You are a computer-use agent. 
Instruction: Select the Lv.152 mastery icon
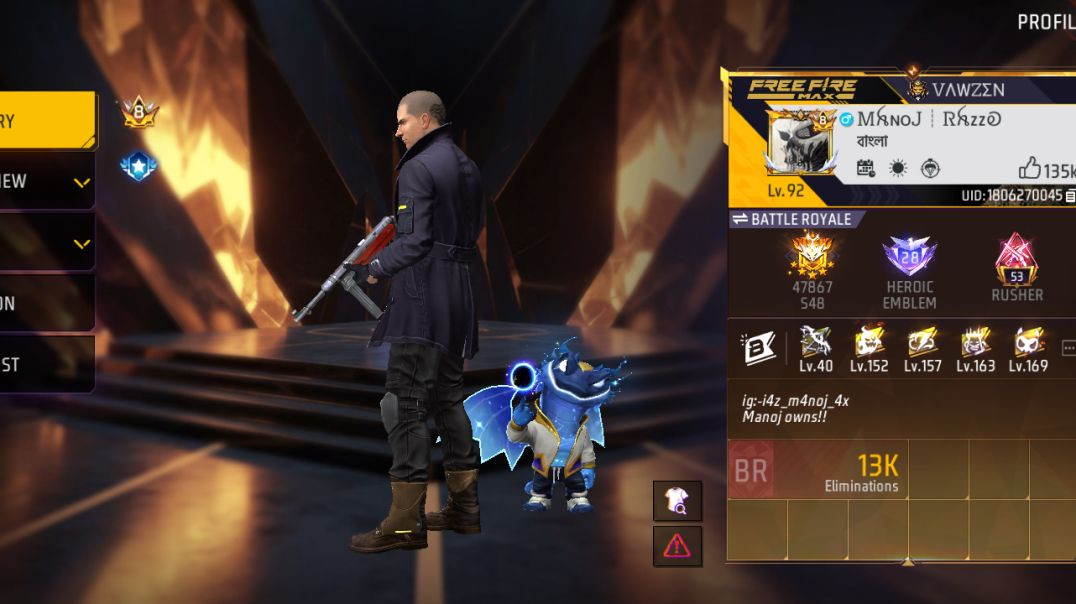click(869, 343)
